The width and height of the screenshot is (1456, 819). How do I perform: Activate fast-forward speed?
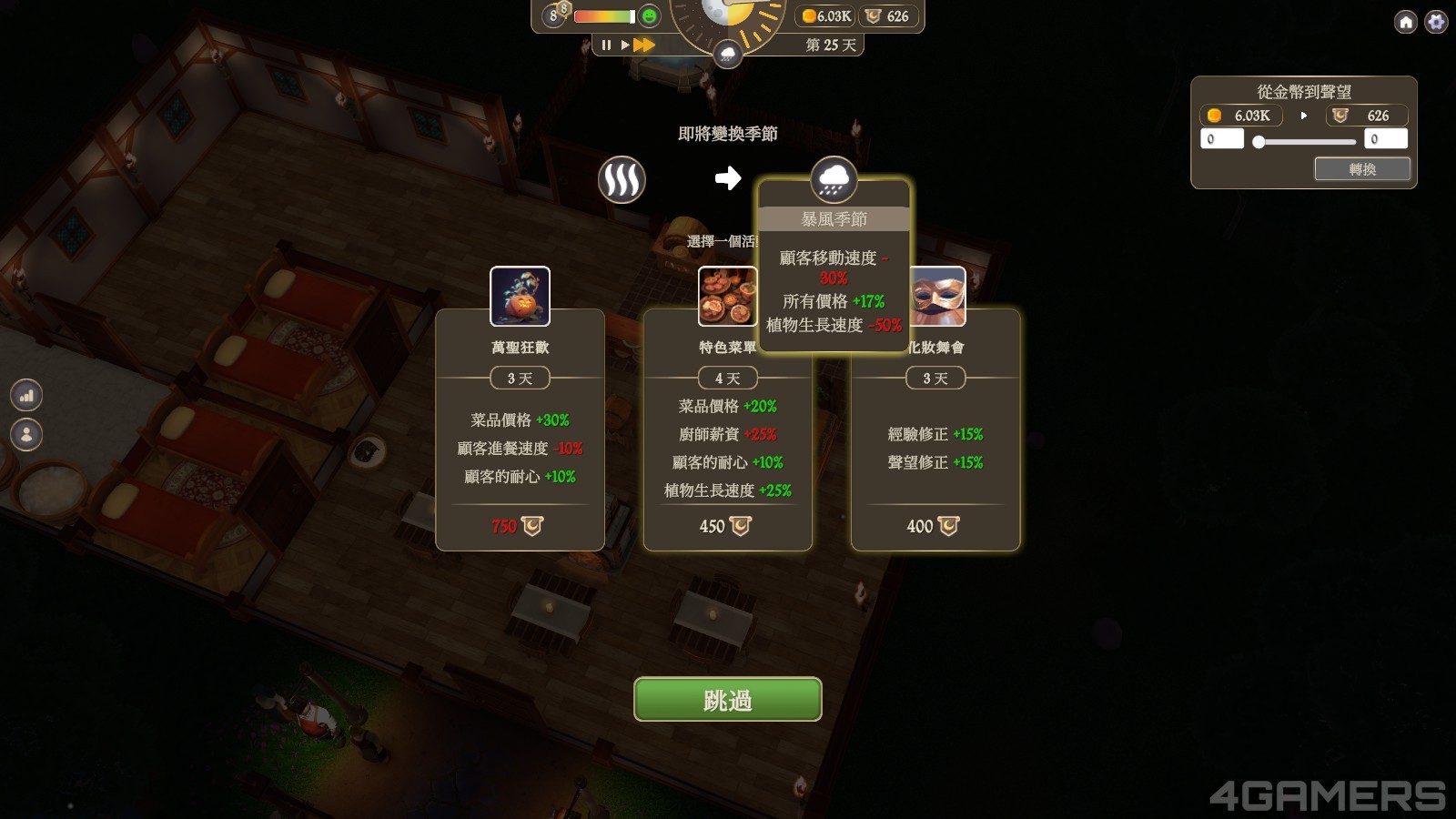tap(644, 45)
